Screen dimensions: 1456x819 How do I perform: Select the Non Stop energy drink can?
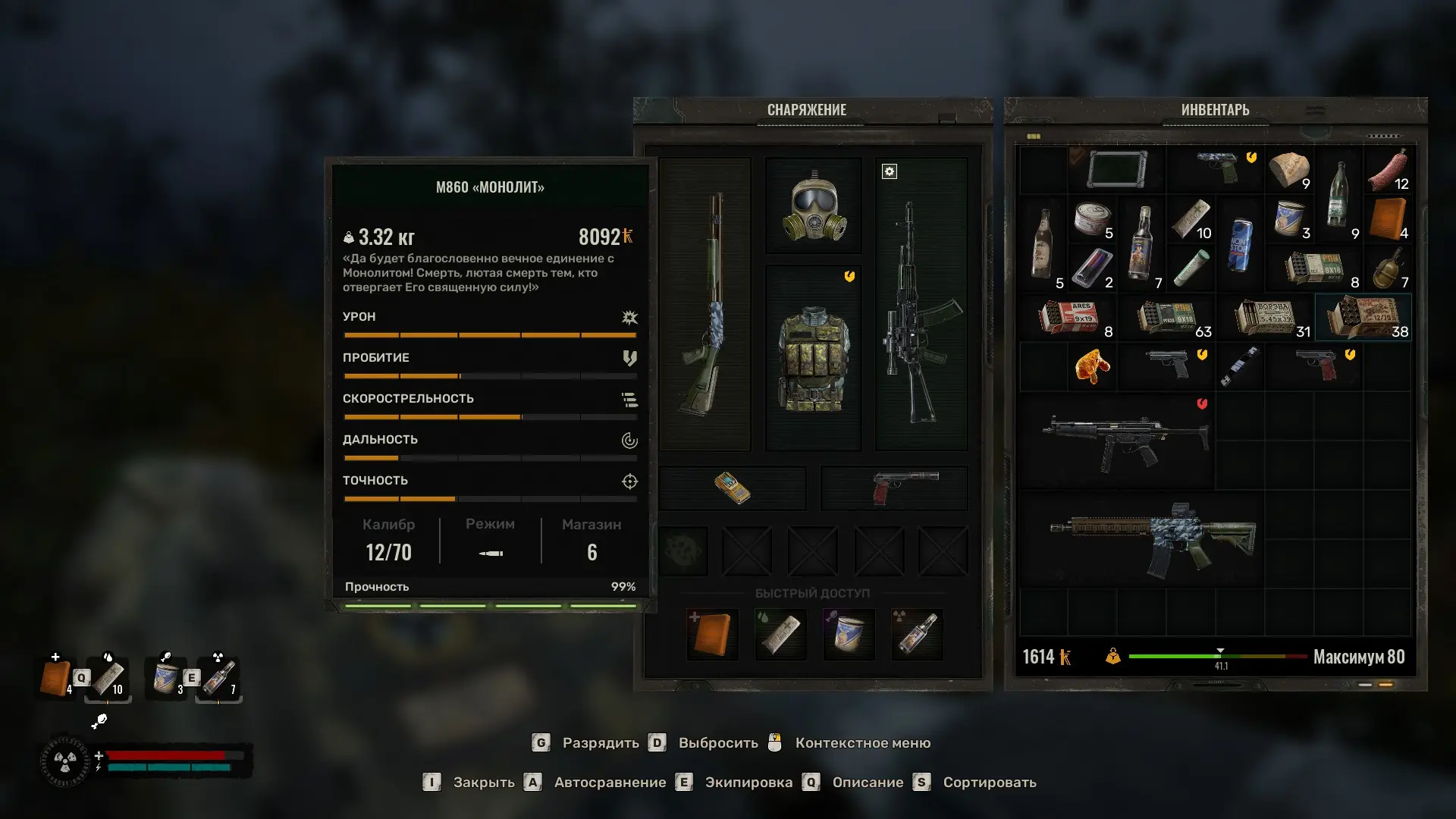(x=1239, y=244)
